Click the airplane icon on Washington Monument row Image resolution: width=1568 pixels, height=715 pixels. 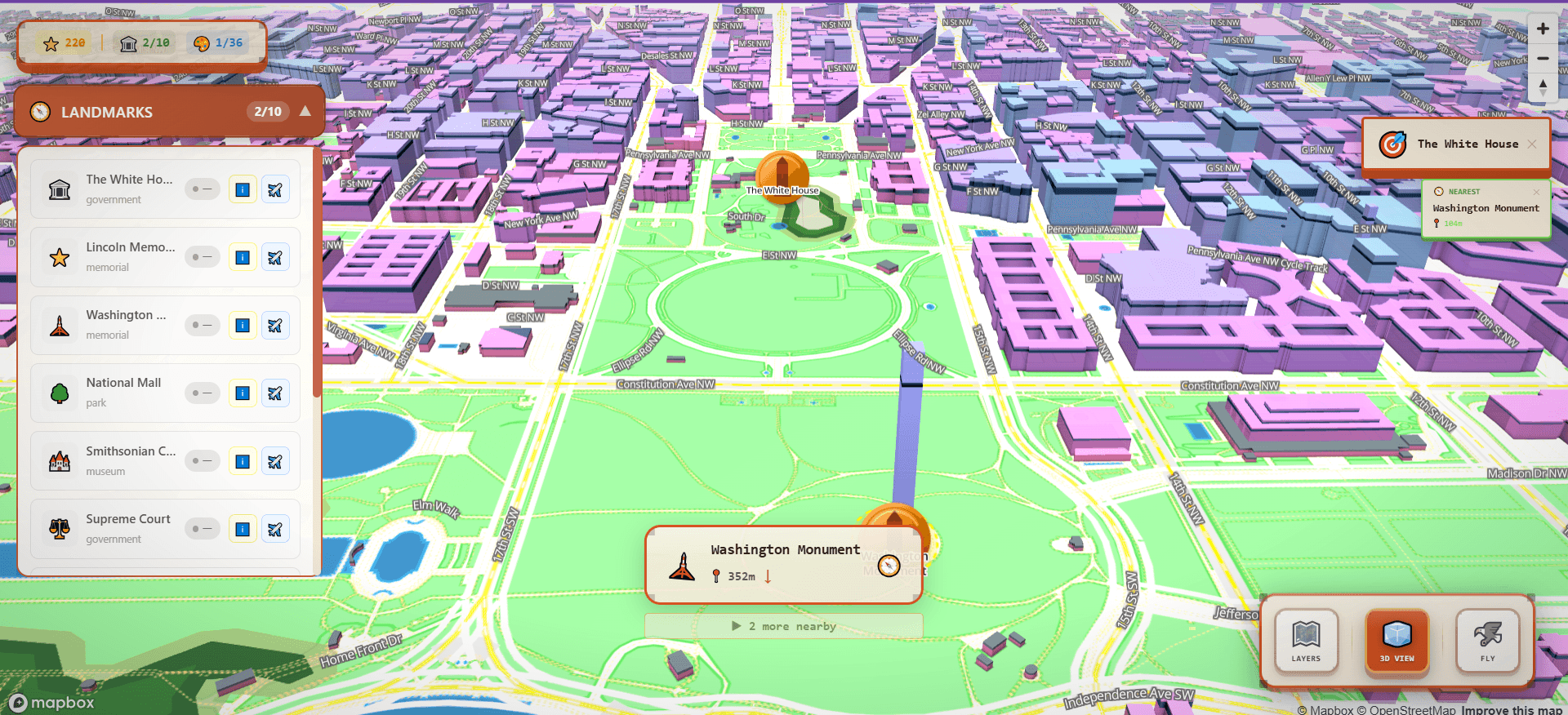pyautogui.click(x=275, y=325)
